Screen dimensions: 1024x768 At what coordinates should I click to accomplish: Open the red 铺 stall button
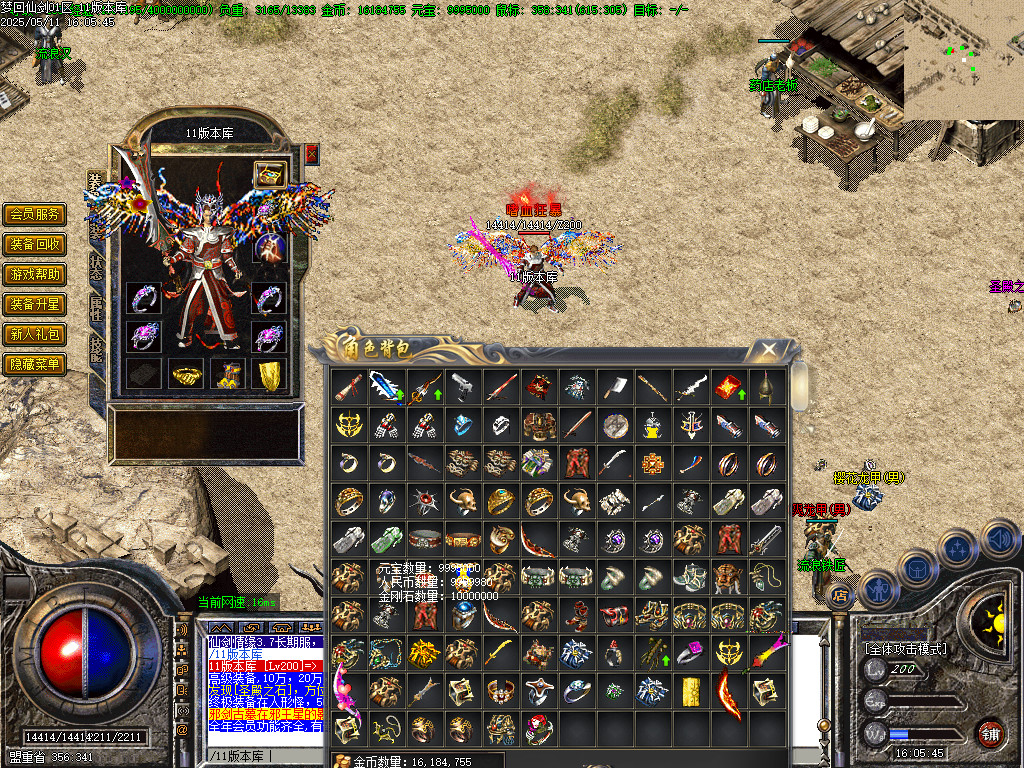990,733
